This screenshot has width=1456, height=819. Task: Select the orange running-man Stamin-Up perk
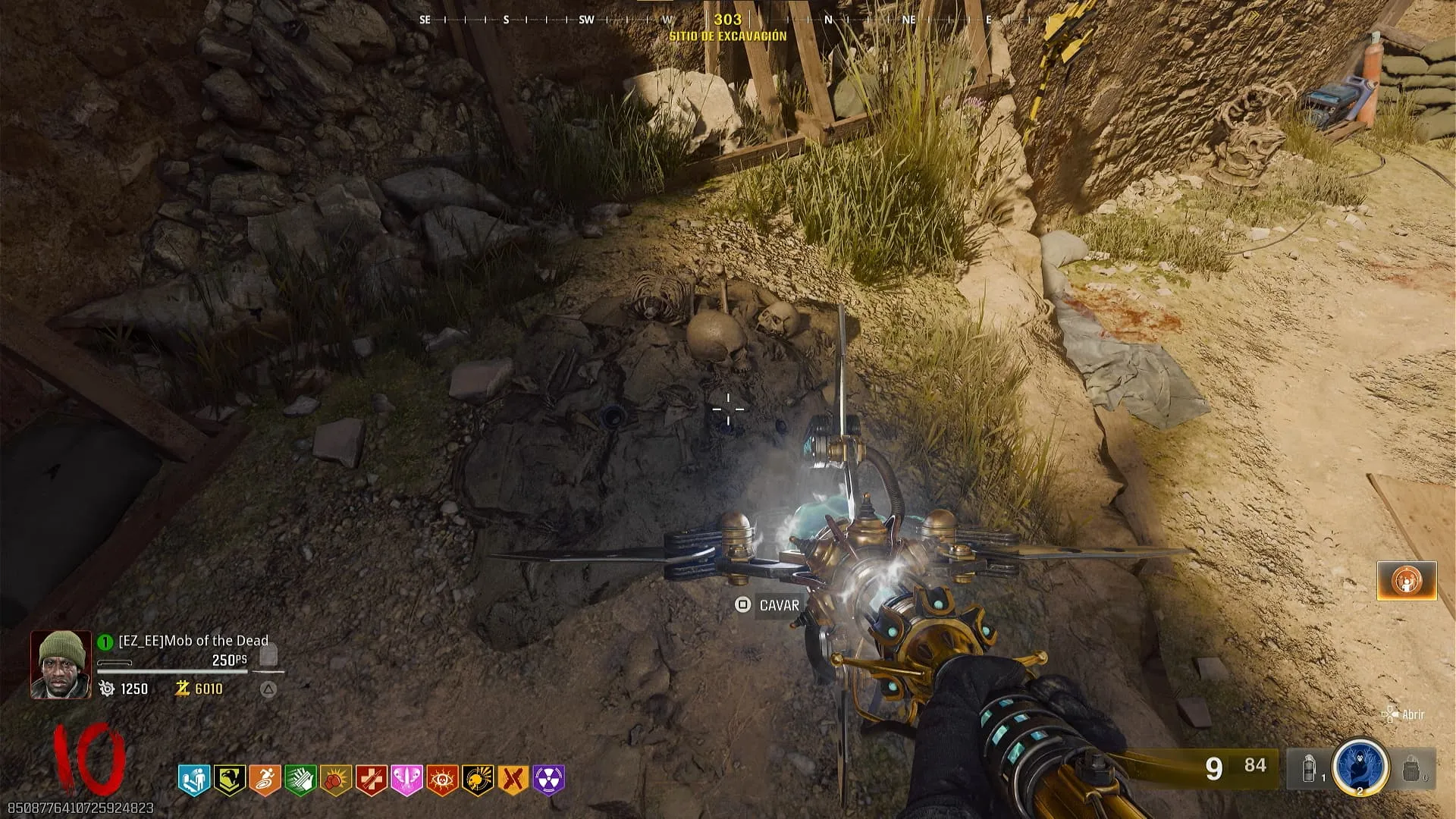pos(265,780)
